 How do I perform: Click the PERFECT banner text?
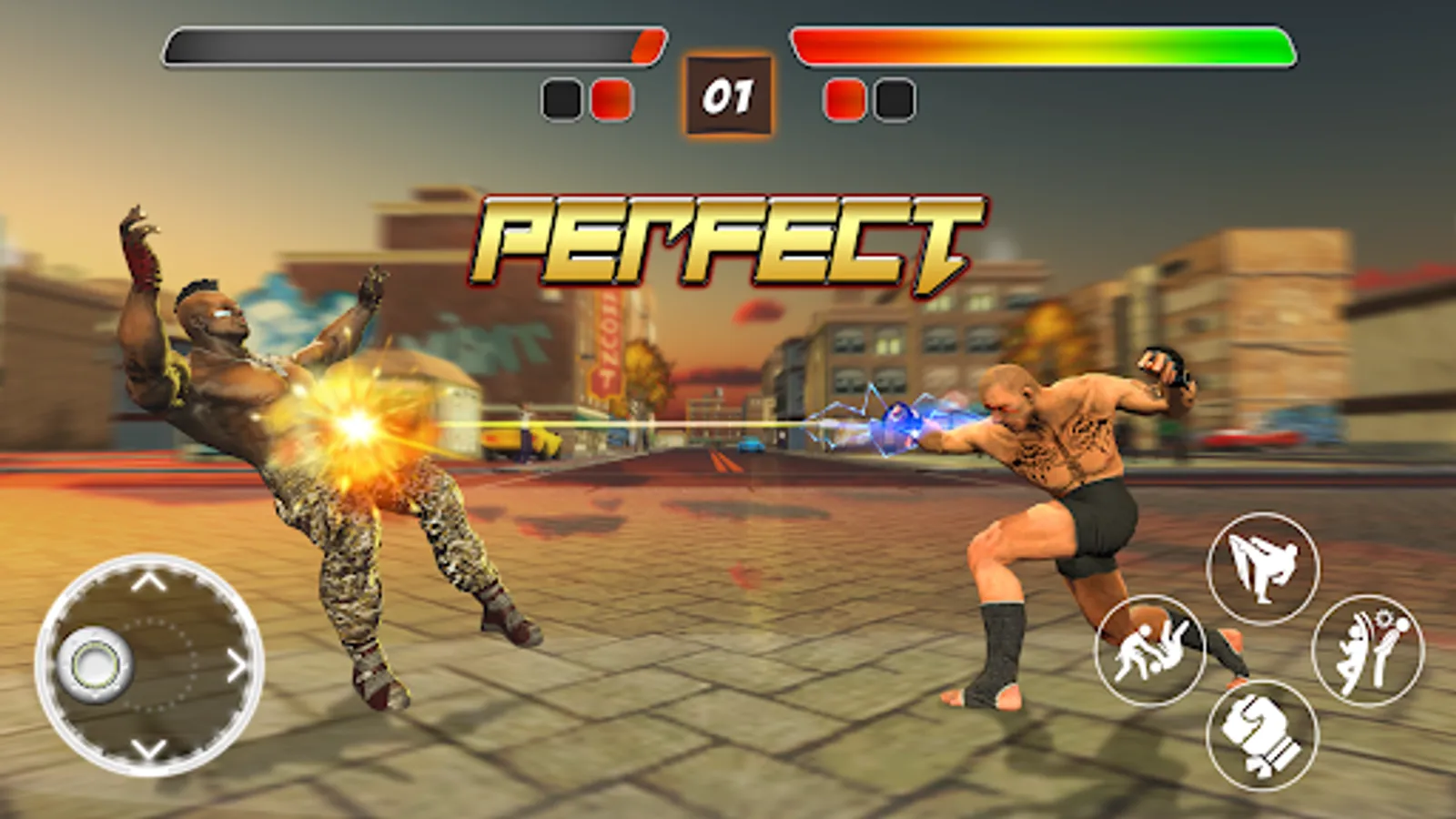tap(723, 239)
